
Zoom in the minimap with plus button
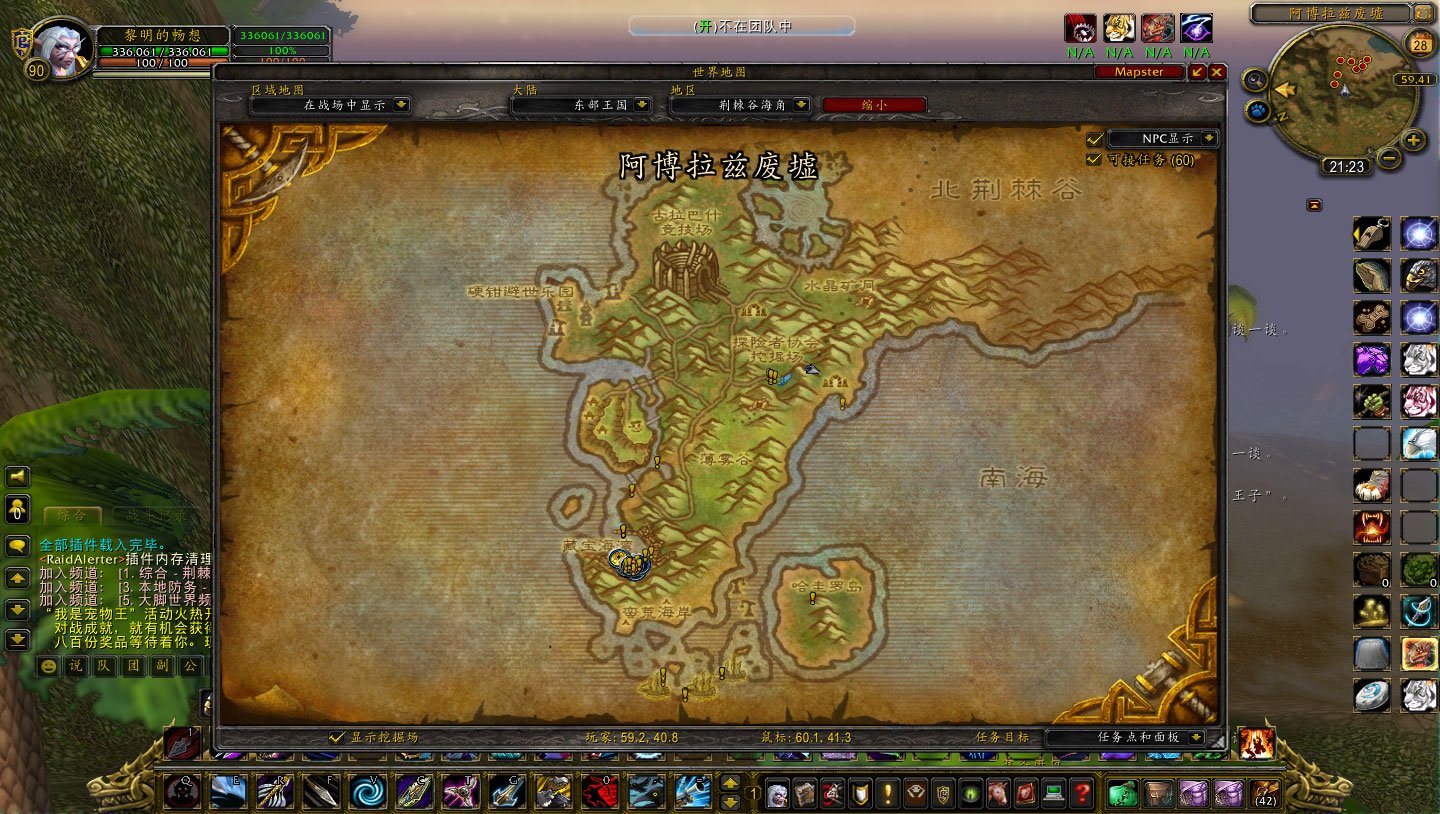click(1413, 140)
